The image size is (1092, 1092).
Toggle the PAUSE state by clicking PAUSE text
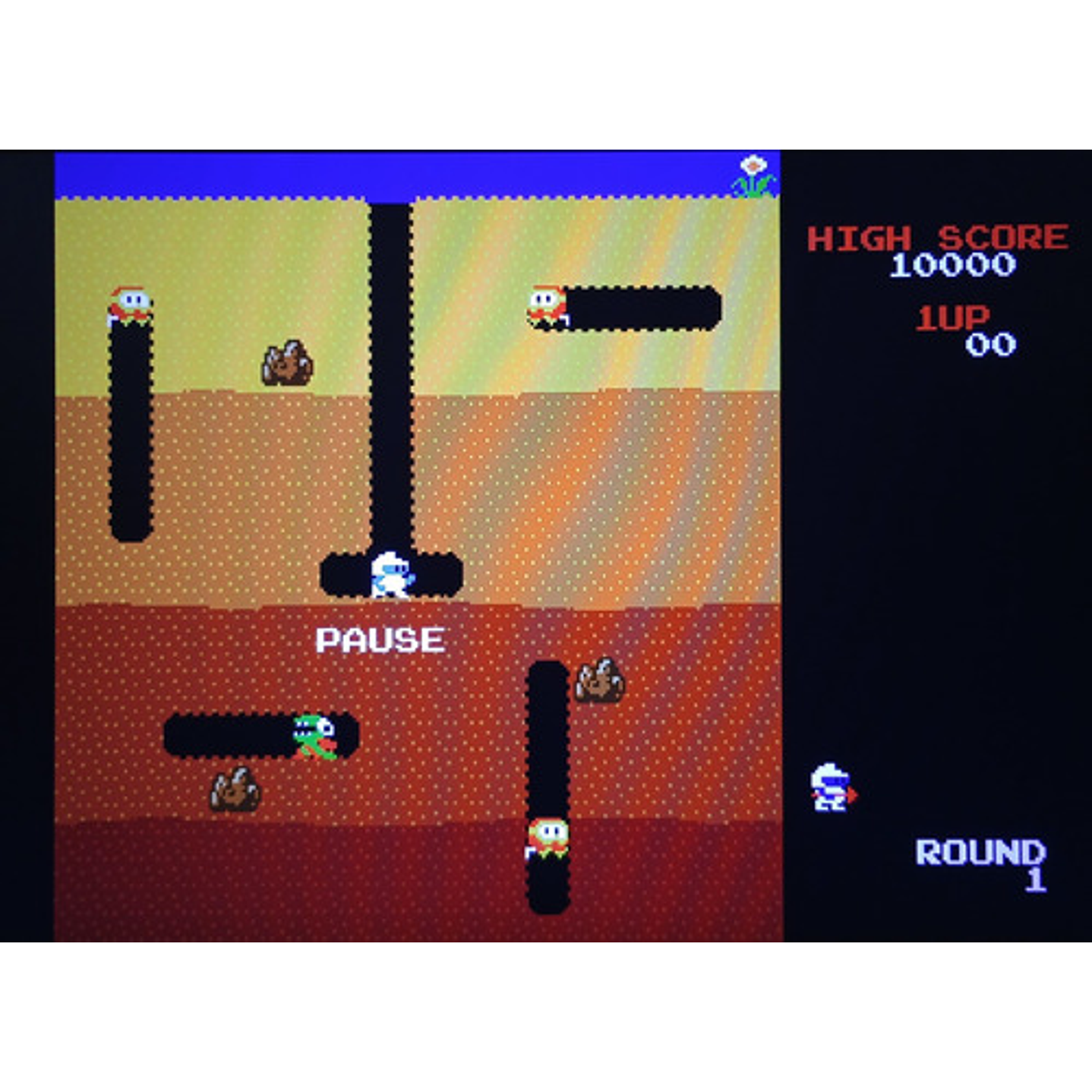380,640
